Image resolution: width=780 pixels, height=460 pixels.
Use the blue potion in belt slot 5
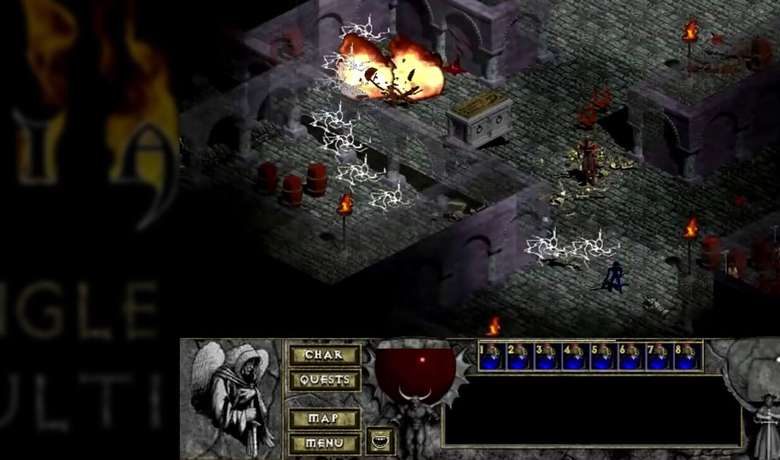click(x=605, y=357)
